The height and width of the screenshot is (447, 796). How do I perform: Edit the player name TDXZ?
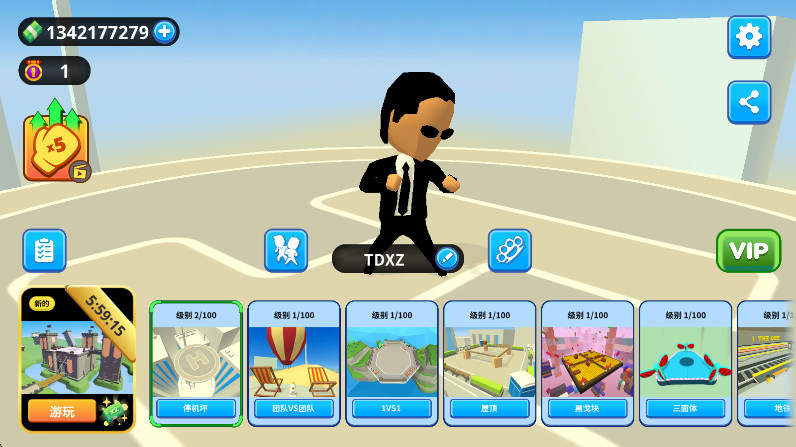coord(446,259)
